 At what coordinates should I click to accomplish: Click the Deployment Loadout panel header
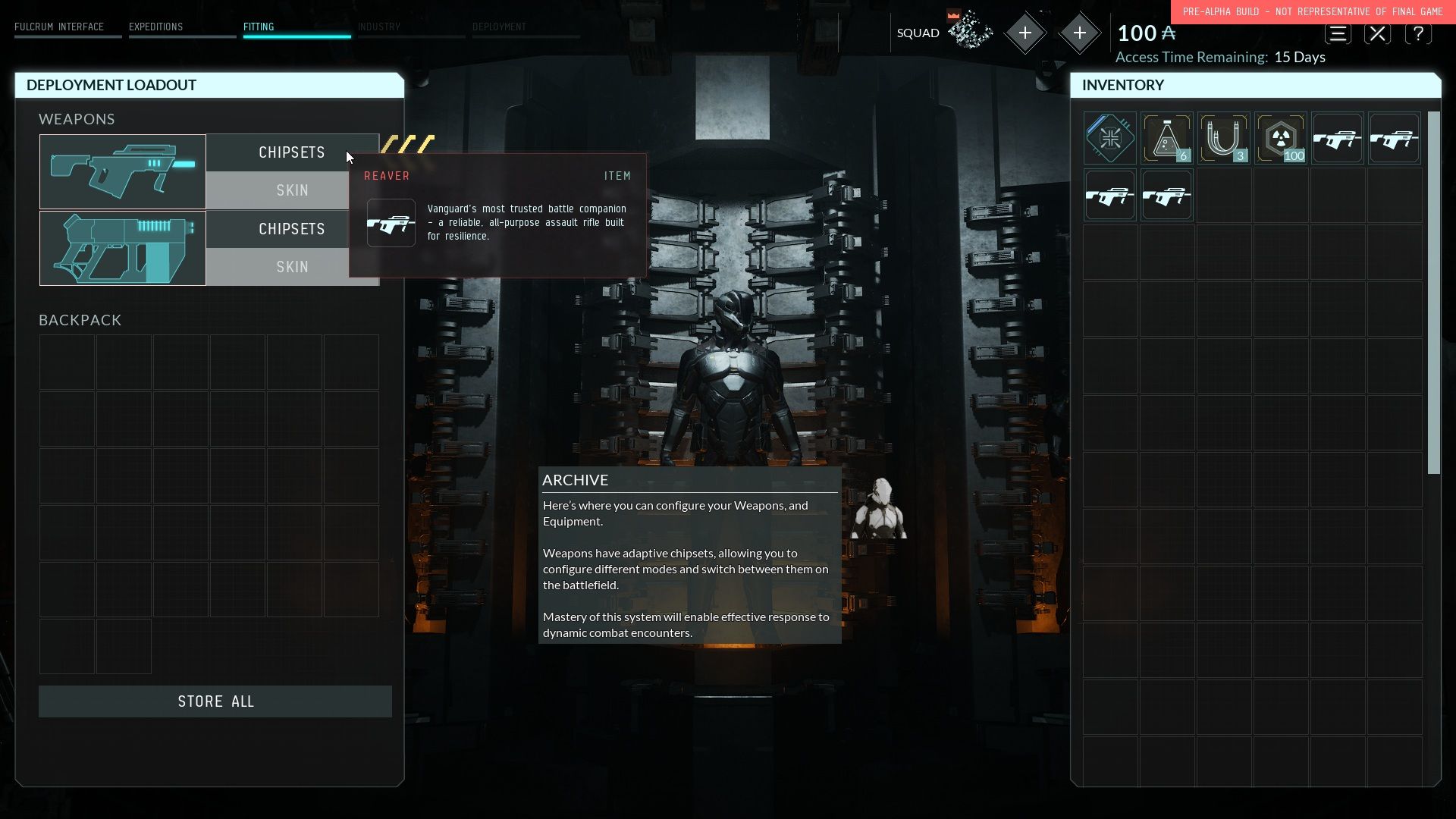pos(209,85)
